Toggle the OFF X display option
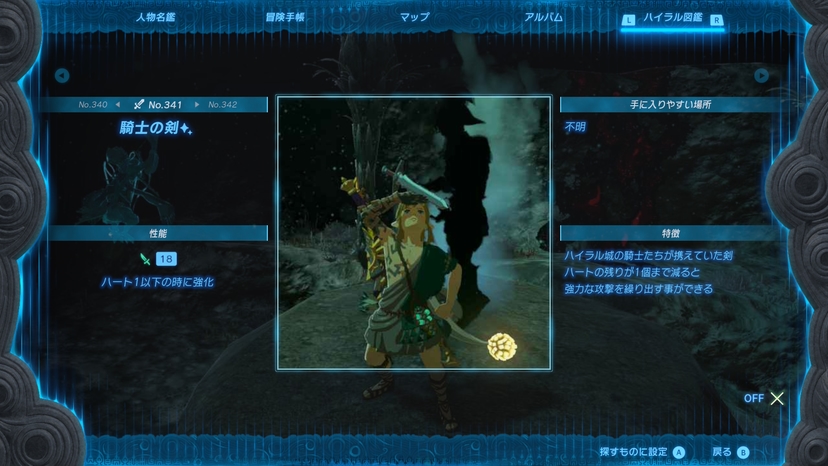This screenshot has width=828, height=466. (x=766, y=398)
